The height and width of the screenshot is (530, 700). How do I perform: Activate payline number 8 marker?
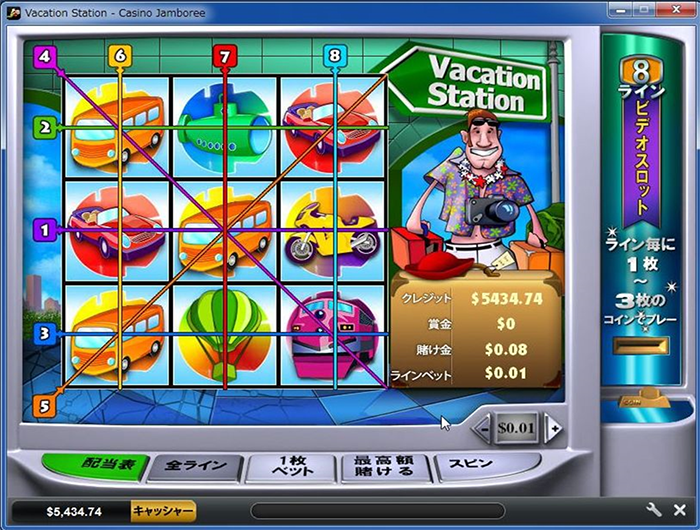click(x=334, y=56)
